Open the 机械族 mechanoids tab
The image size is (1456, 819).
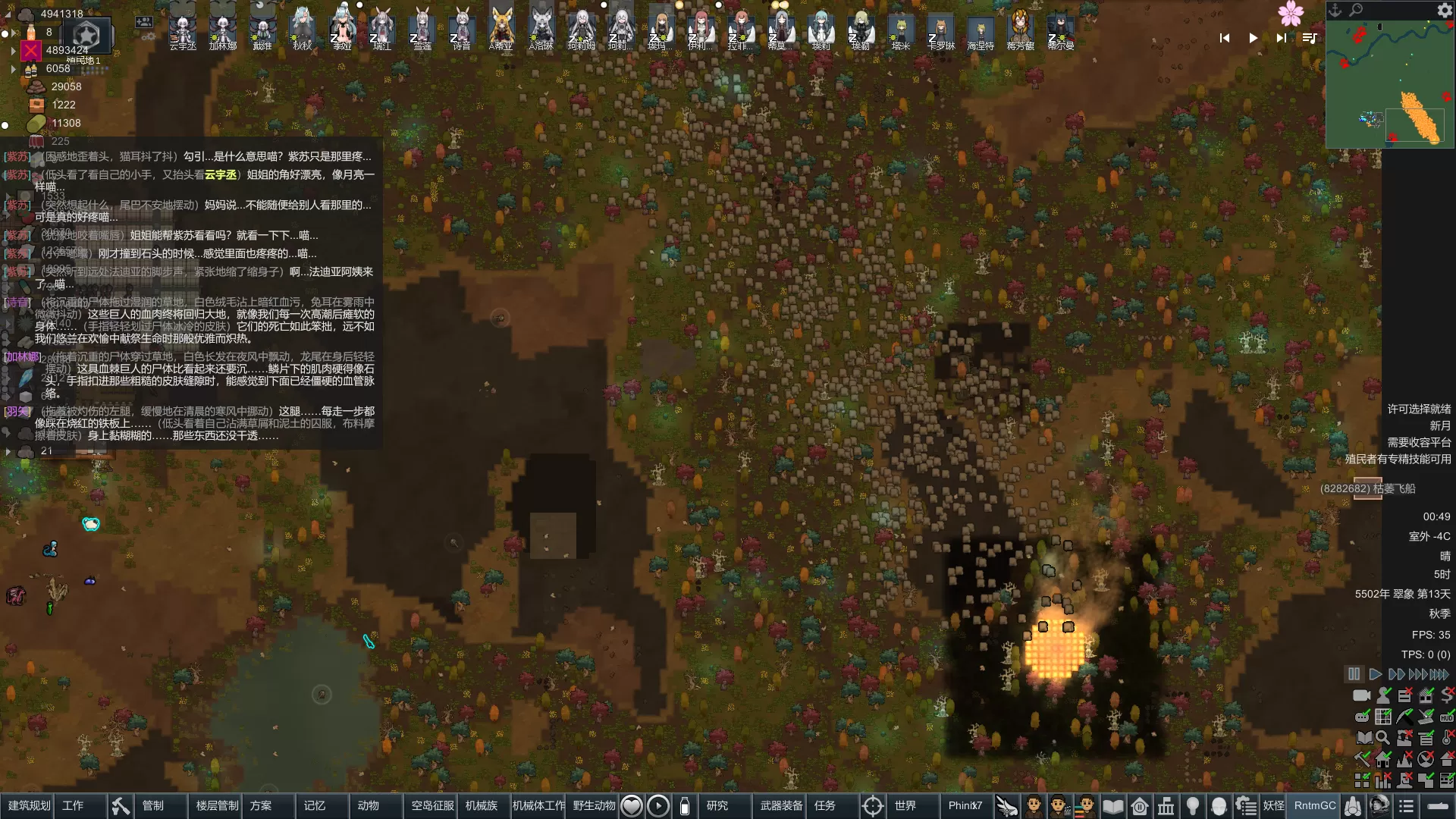482,805
